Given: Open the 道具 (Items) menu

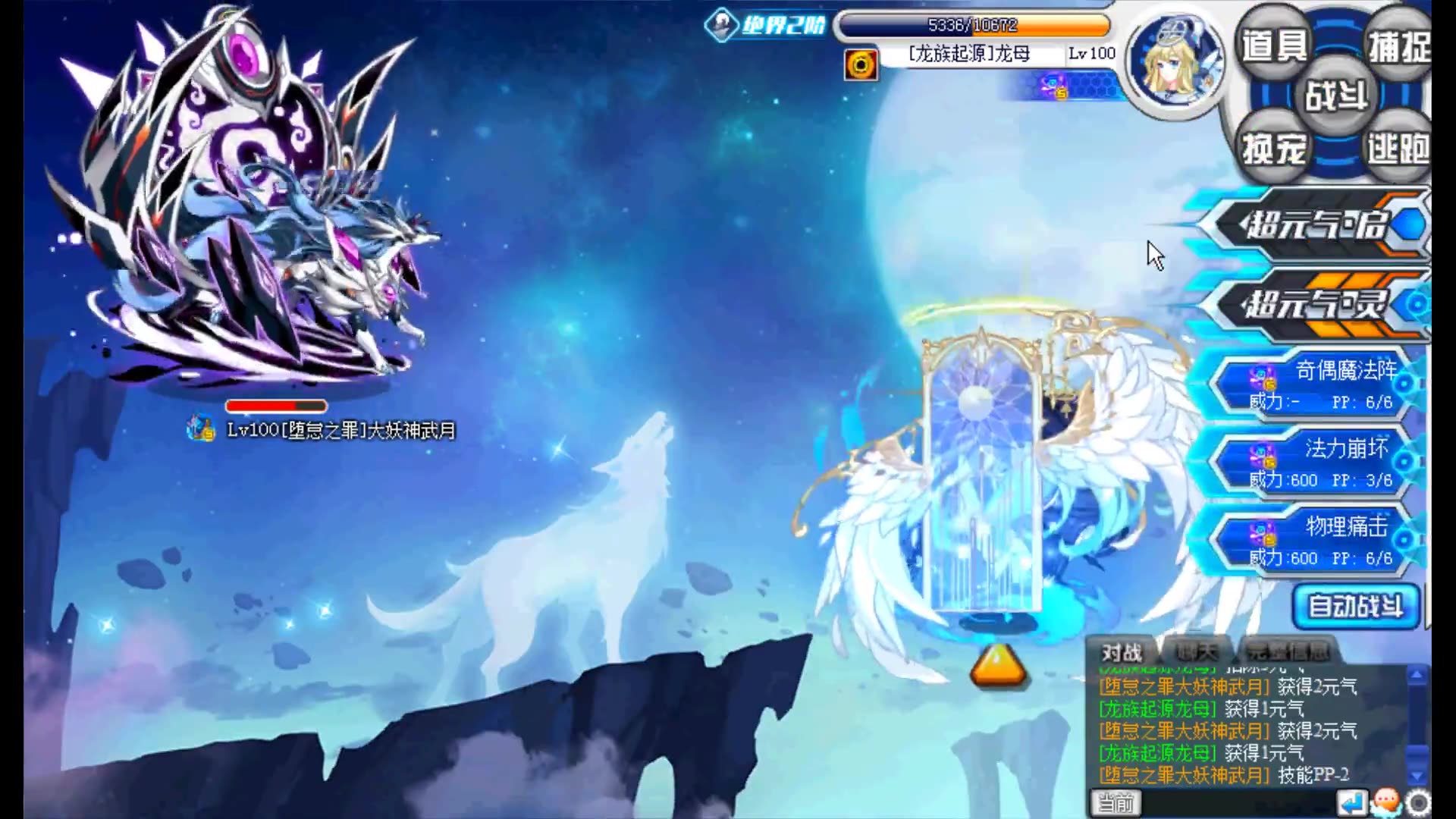Looking at the screenshot, I should pos(1272,44).
